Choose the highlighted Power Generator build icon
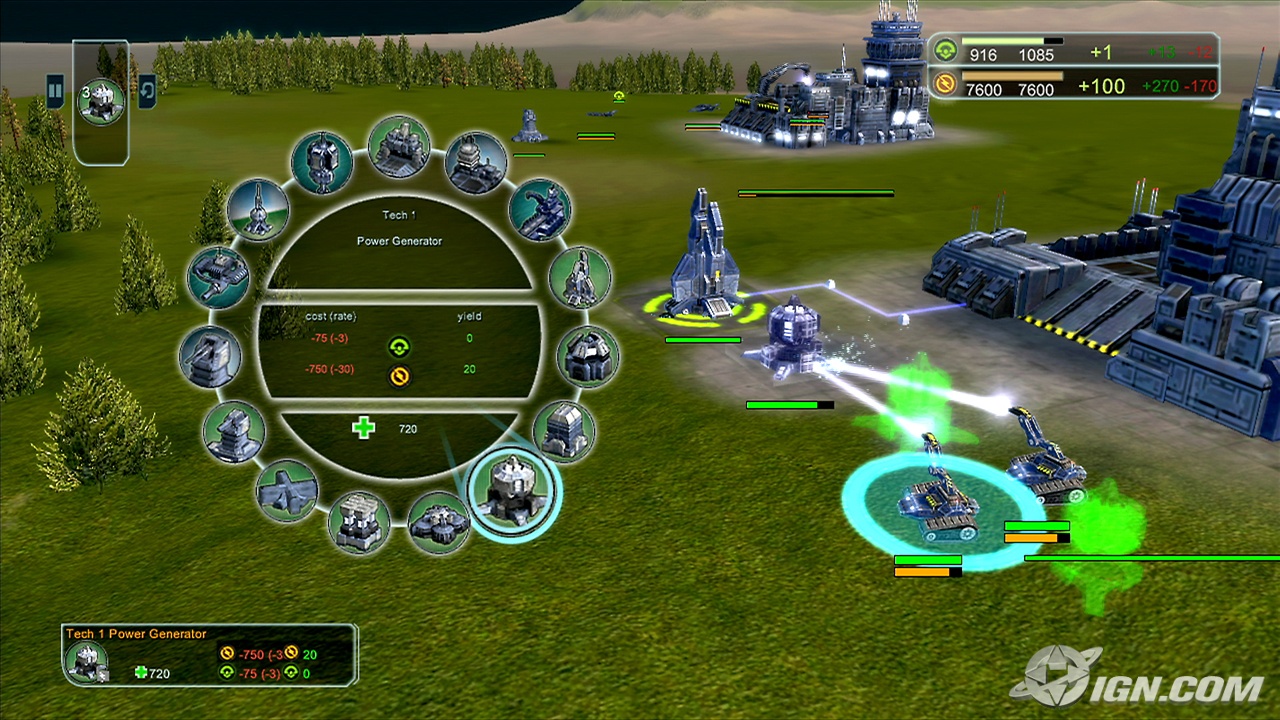The width and height of the screenshot is (1280, 720). click(514, 490)
